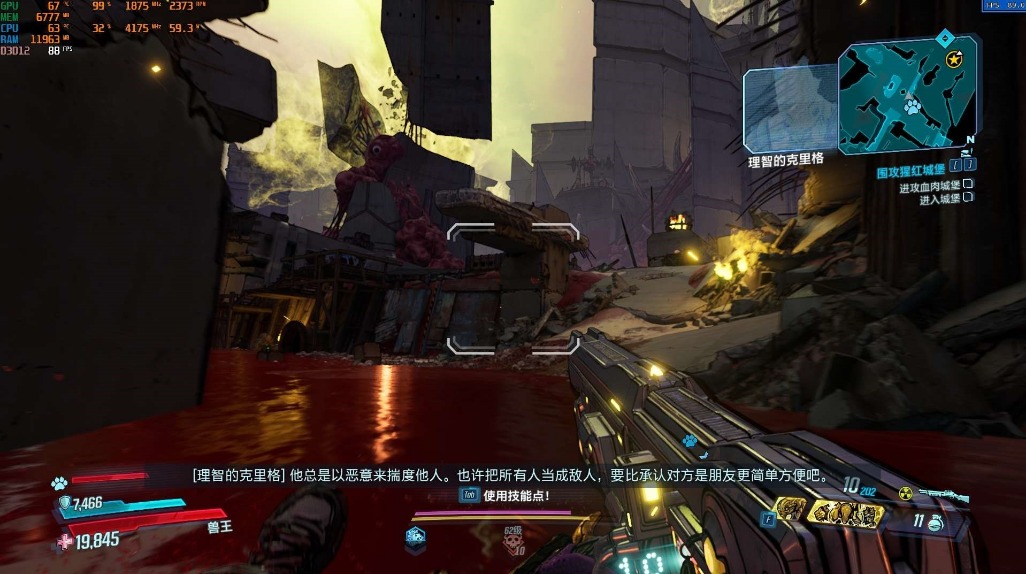Viewport: 1026px width, 574px height.
Task: Click the 进攻血肉城堡 objective checkbox
Action: tap(968, 187)
